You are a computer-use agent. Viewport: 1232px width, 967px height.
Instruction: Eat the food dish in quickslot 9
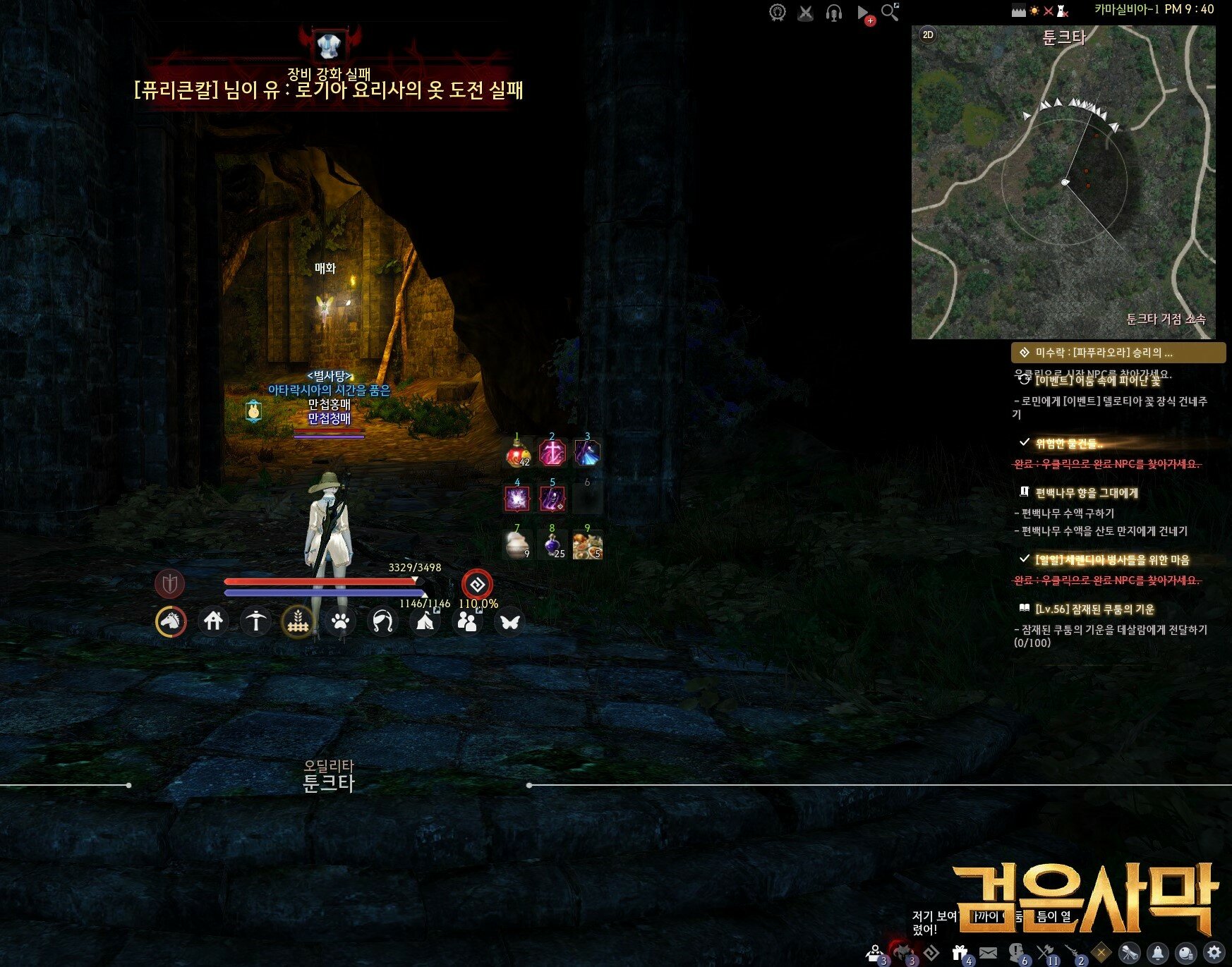587,545
